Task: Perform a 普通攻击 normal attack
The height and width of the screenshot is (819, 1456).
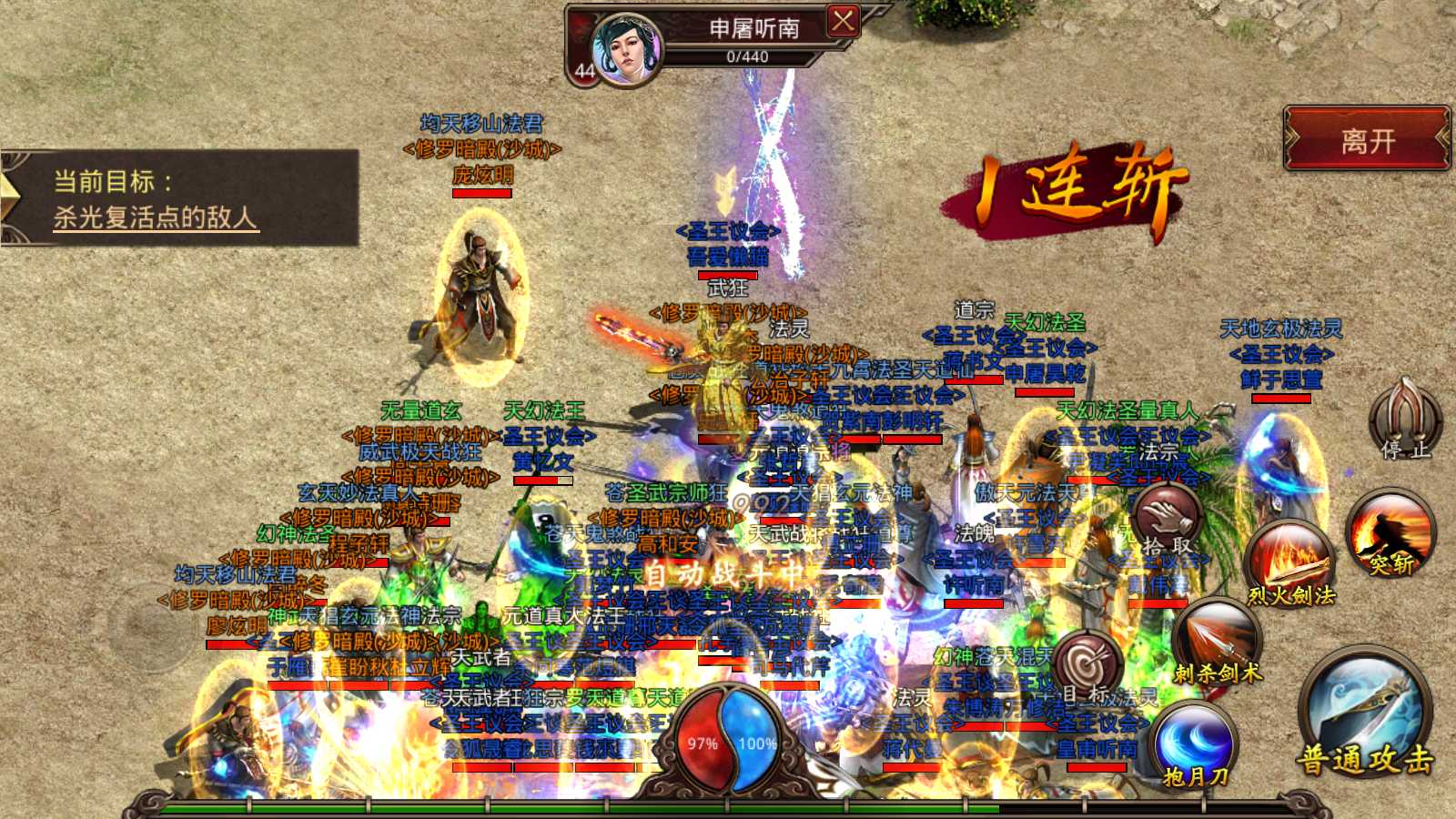Action: tap(1364, 715)
